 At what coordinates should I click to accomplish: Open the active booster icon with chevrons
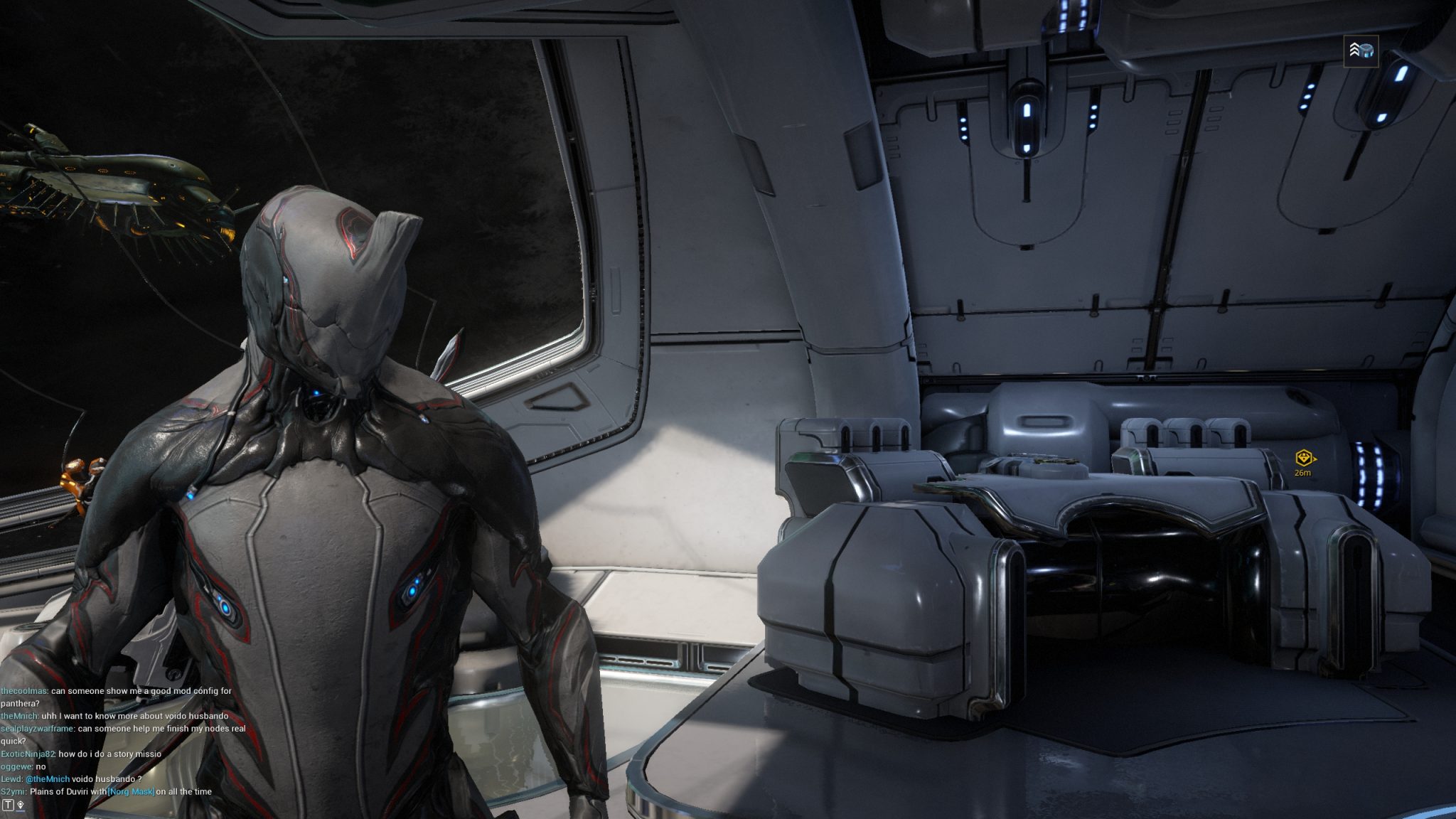point(1361,50)
